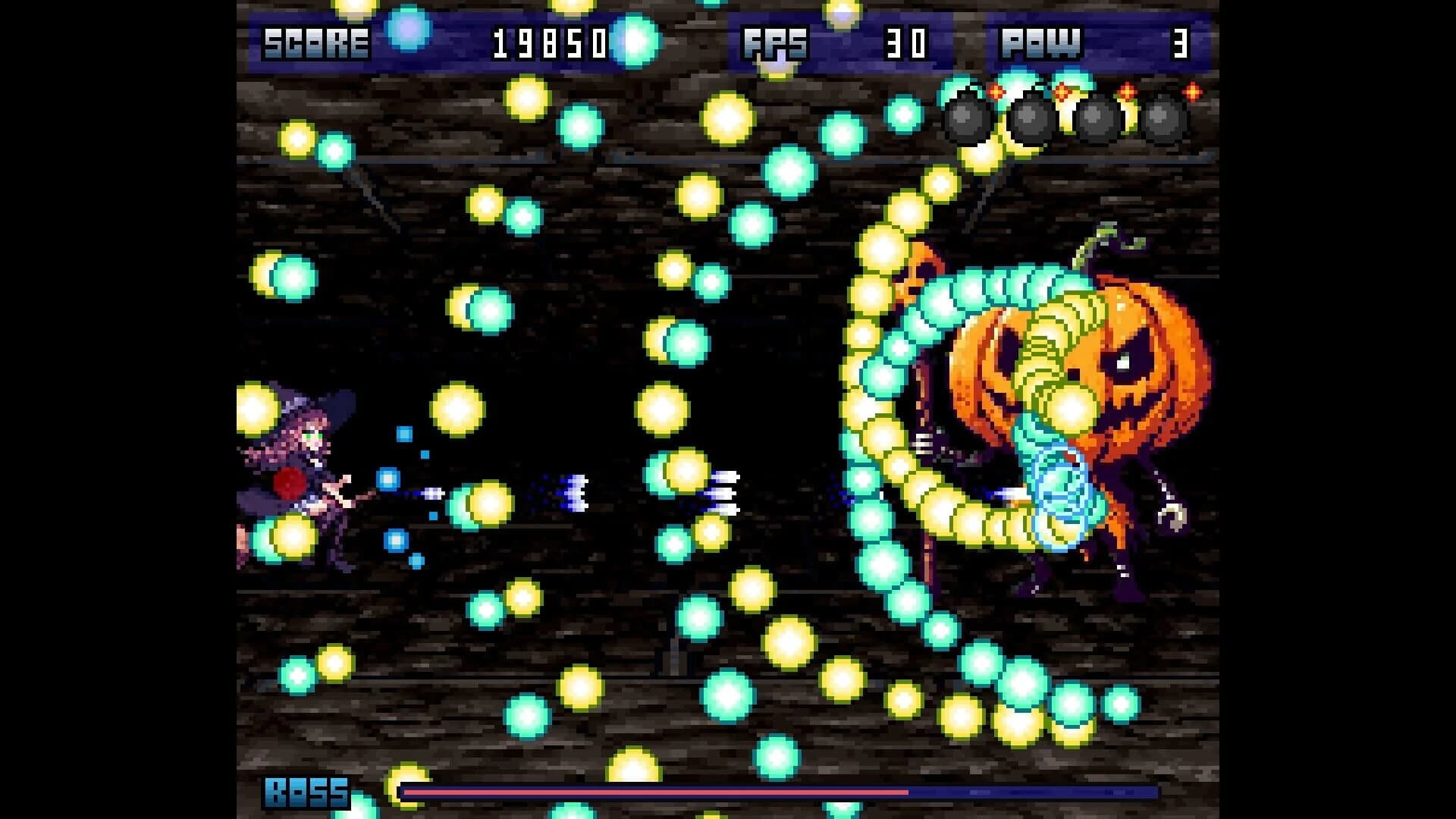Click the second bomb stock icon
Screen dimensions: 1456x819
coord(1030,121)
